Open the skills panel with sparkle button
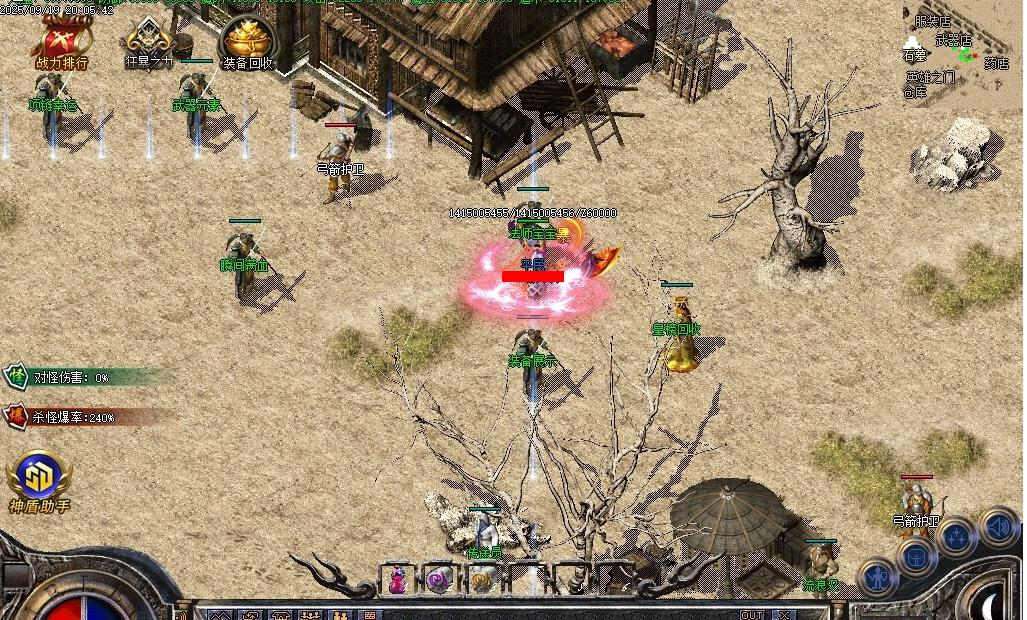 pyautogui.click(x=956, y=535)
